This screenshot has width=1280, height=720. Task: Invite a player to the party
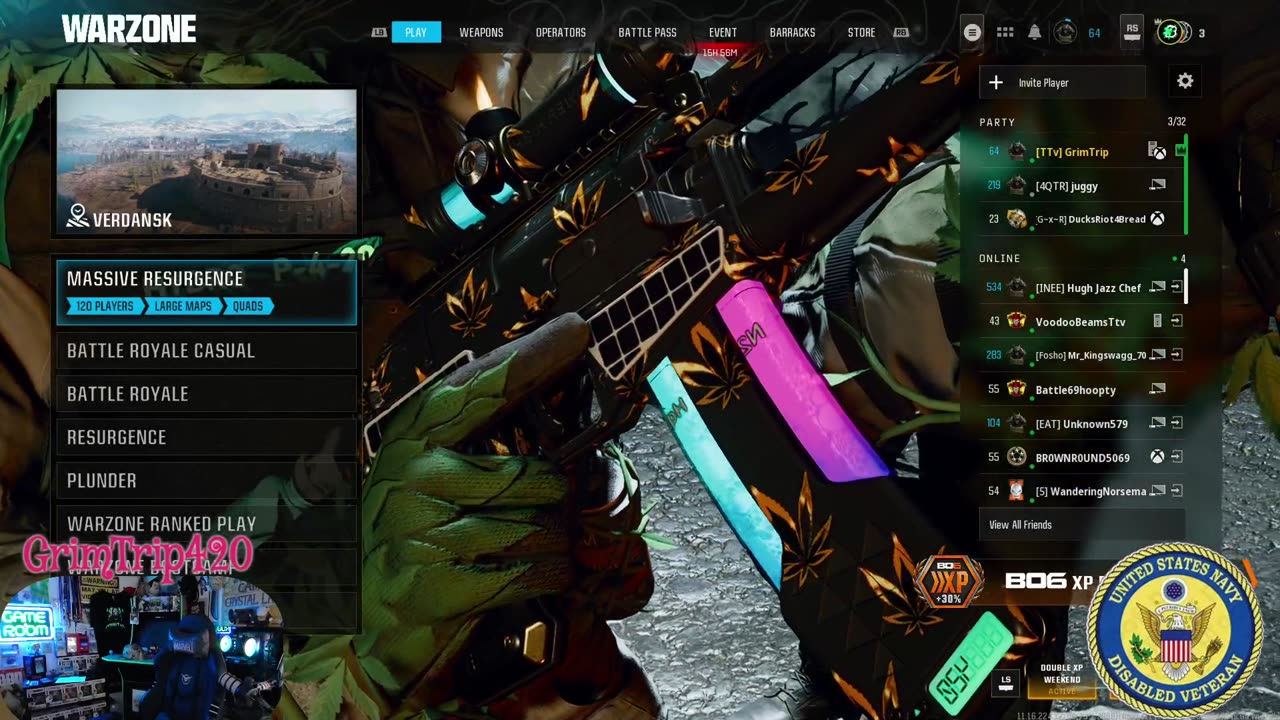pos(1062,83)
